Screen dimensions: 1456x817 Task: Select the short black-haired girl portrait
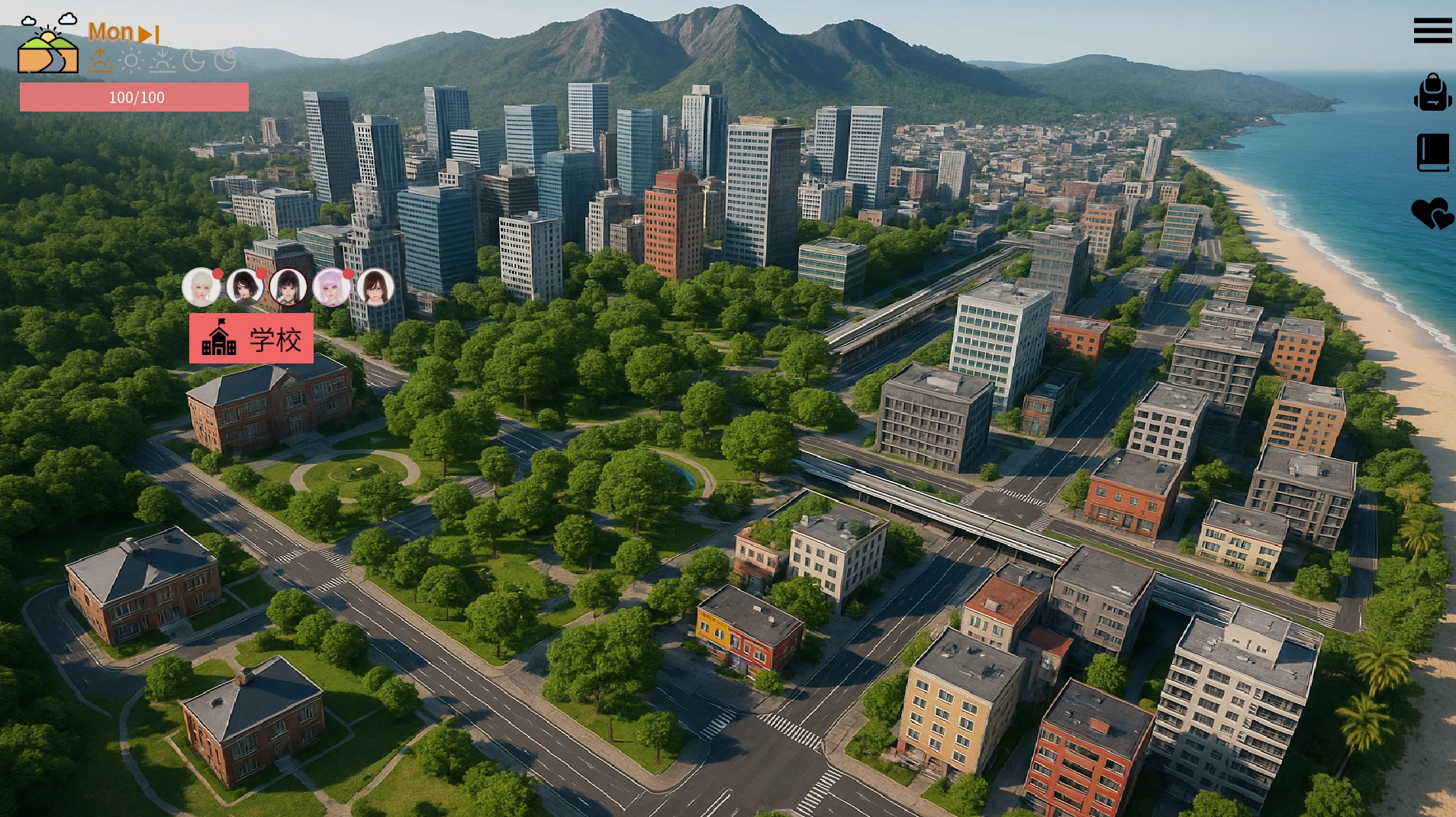pyautogui.click(x=245, y=288)
